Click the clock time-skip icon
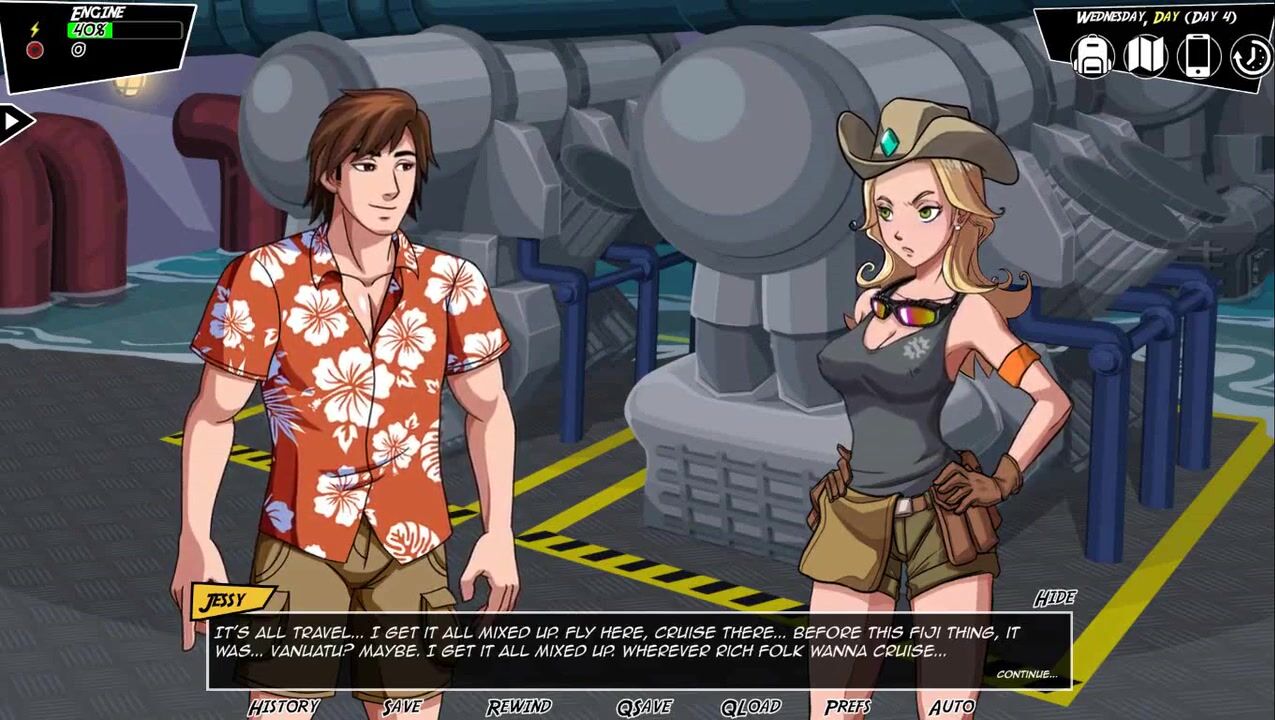1275x720 pixels. coord(1250,56)
